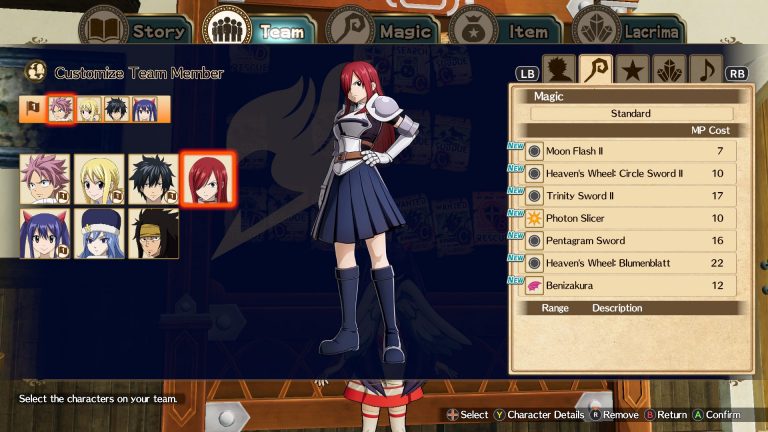Choose Natsu's pink-haired portrait in roster
768x432 pixels.
44,179
